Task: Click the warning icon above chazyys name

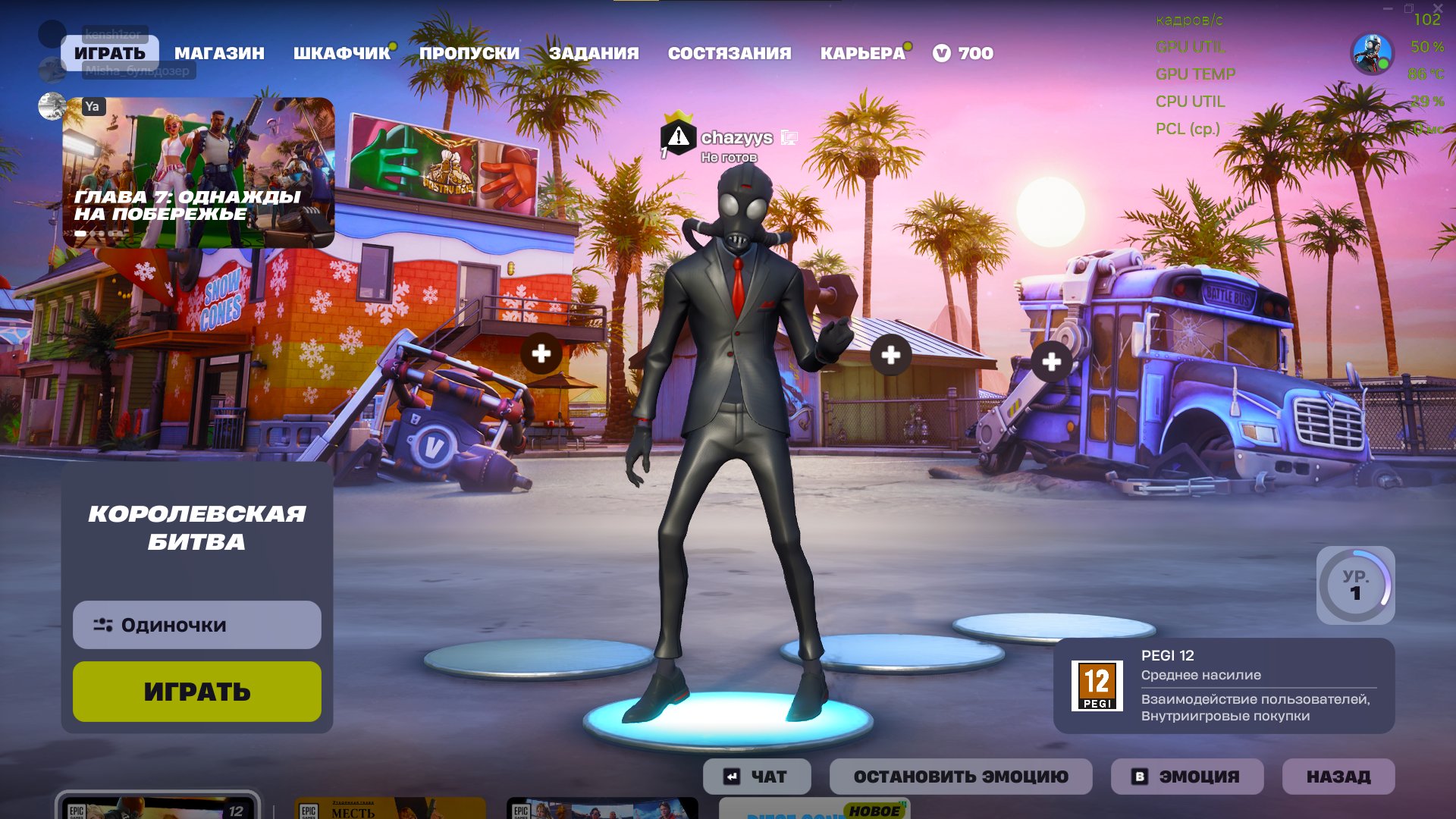Action: point(678,137)
